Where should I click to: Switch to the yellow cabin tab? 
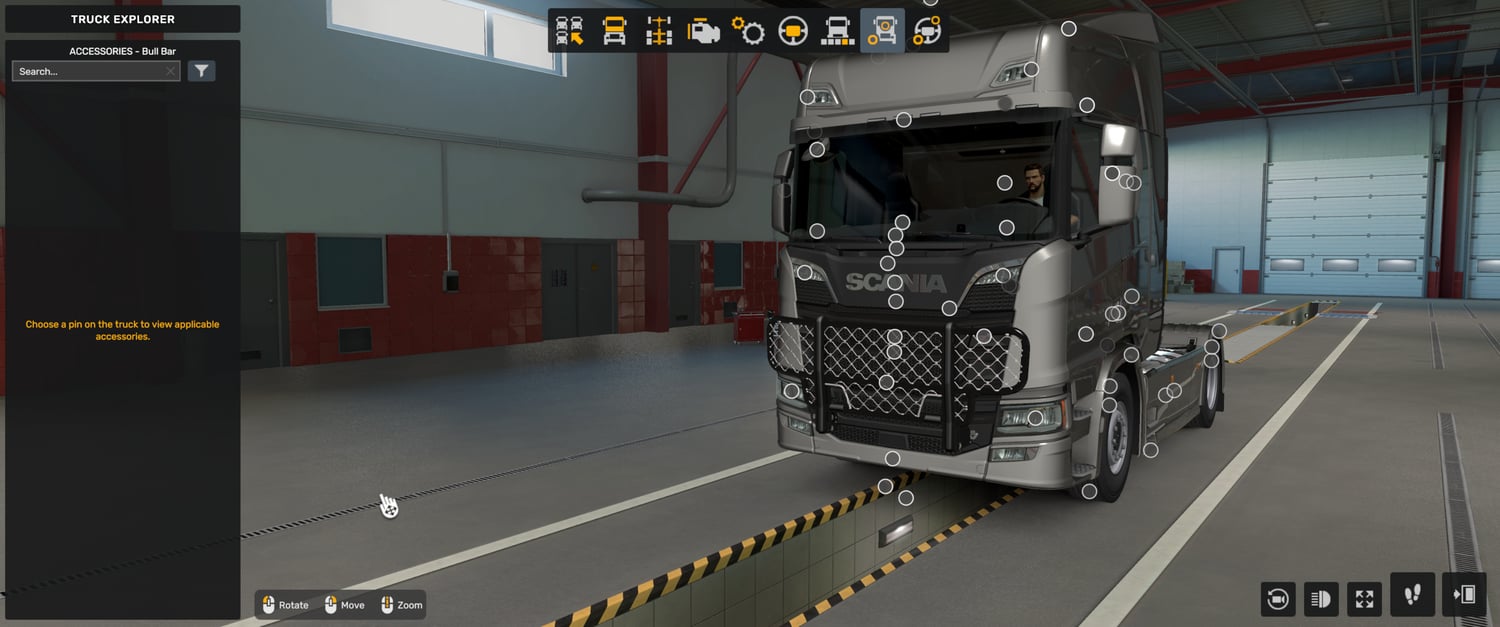pyautogui.click(x=614, y=31)
